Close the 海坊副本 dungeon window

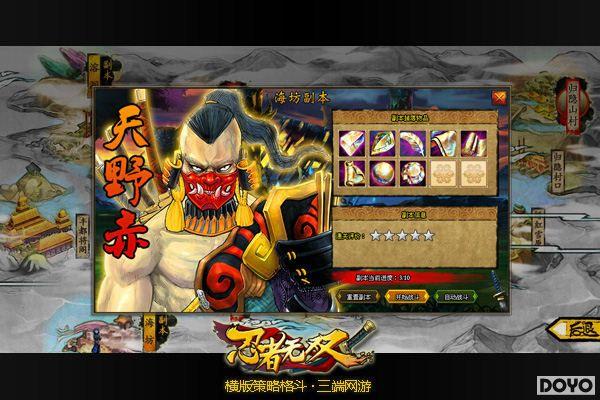[499, 97]
